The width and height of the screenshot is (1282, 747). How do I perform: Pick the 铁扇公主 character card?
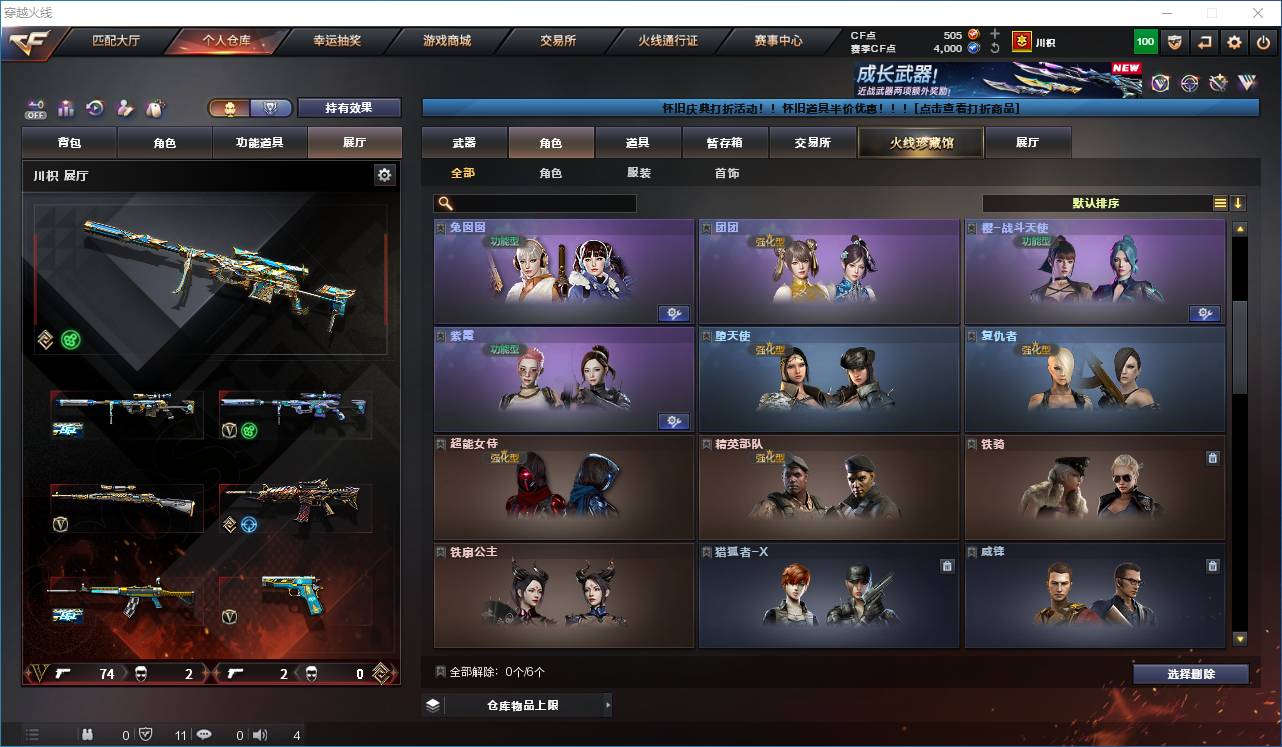564,596
